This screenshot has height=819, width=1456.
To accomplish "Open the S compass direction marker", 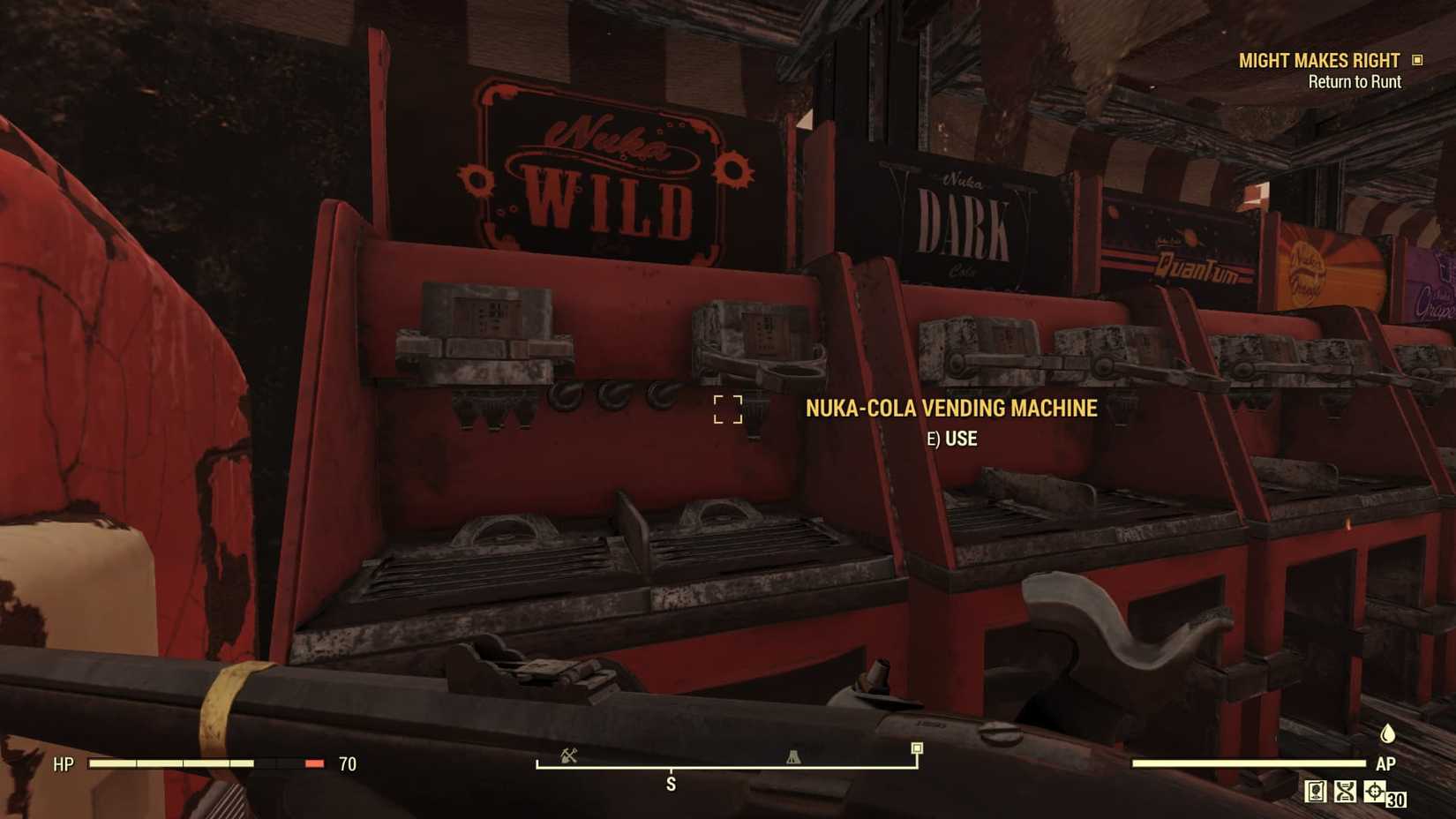I will pyautogui.click(x=672, y=784).
